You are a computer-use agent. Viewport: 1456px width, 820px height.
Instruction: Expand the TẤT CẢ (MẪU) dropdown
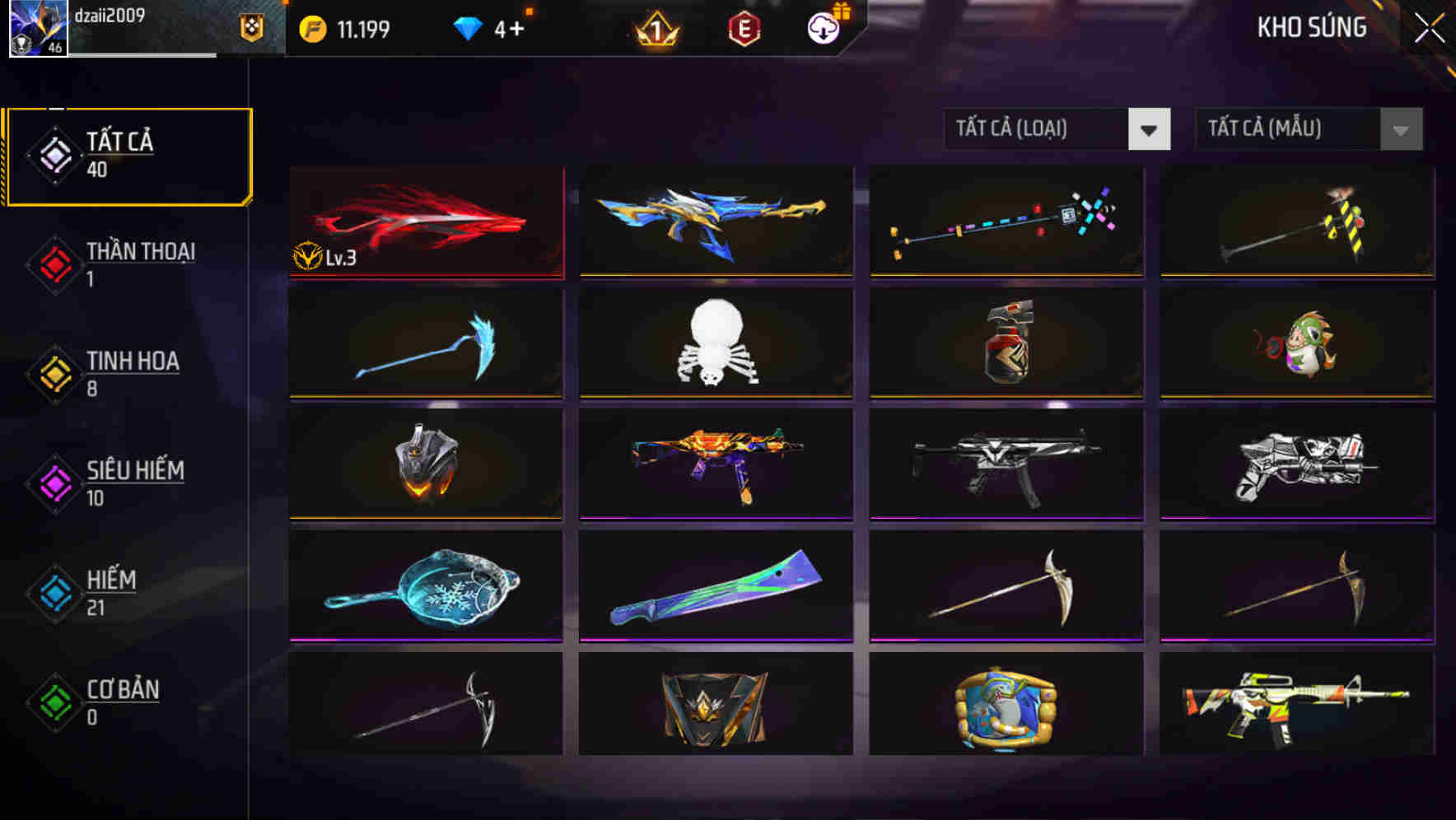1289,129
